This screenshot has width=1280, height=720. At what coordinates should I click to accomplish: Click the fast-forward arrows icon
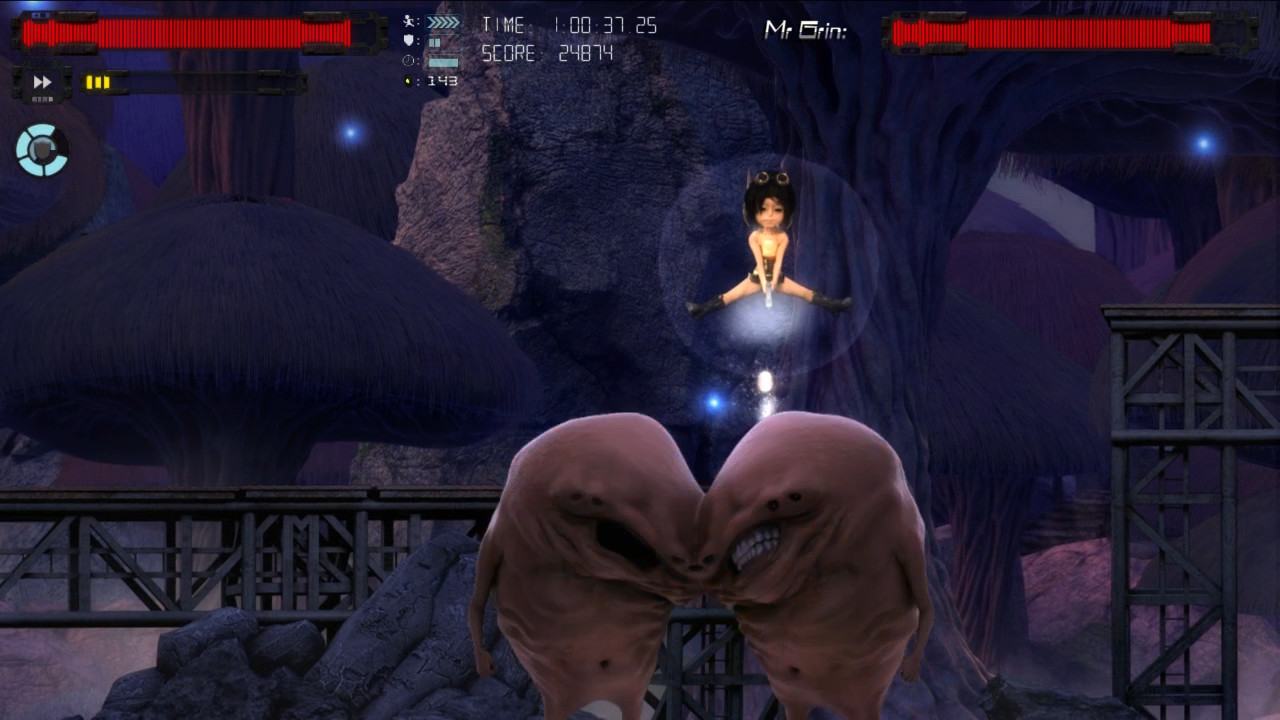[x=42, y=82]
